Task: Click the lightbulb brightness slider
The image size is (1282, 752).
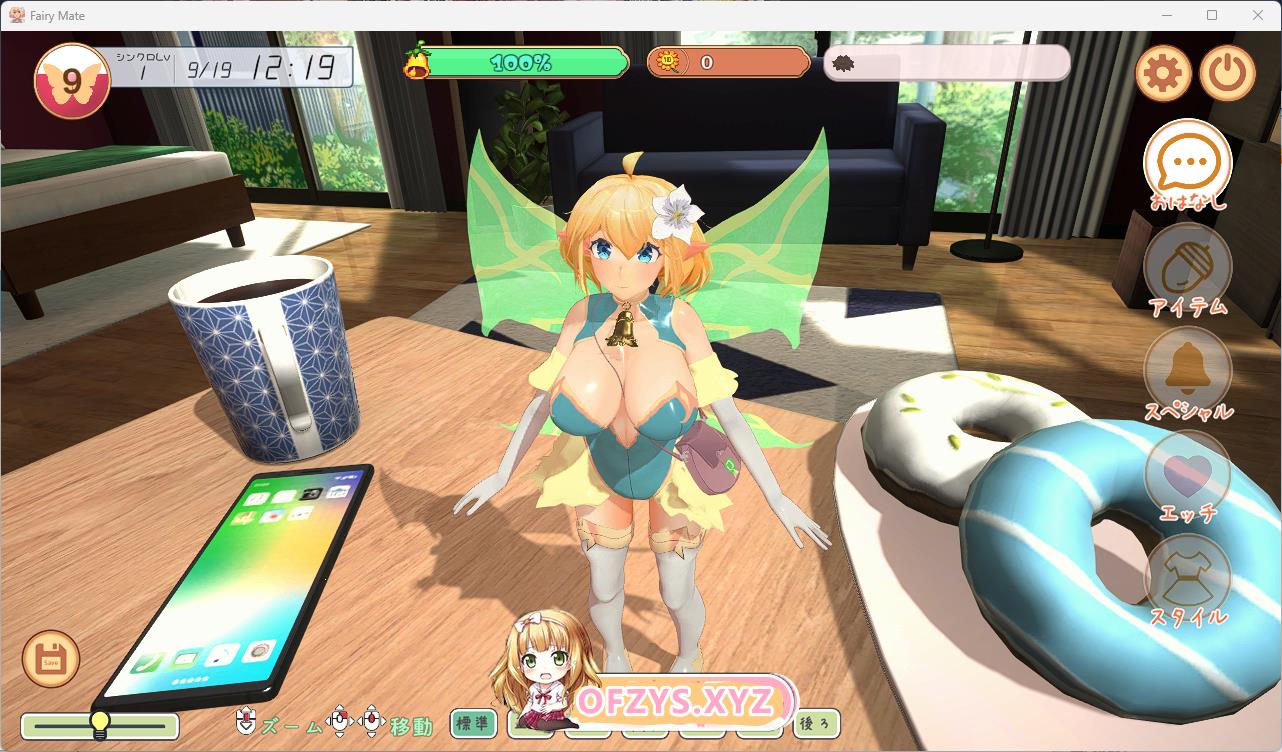Action: tap(99, 725)
